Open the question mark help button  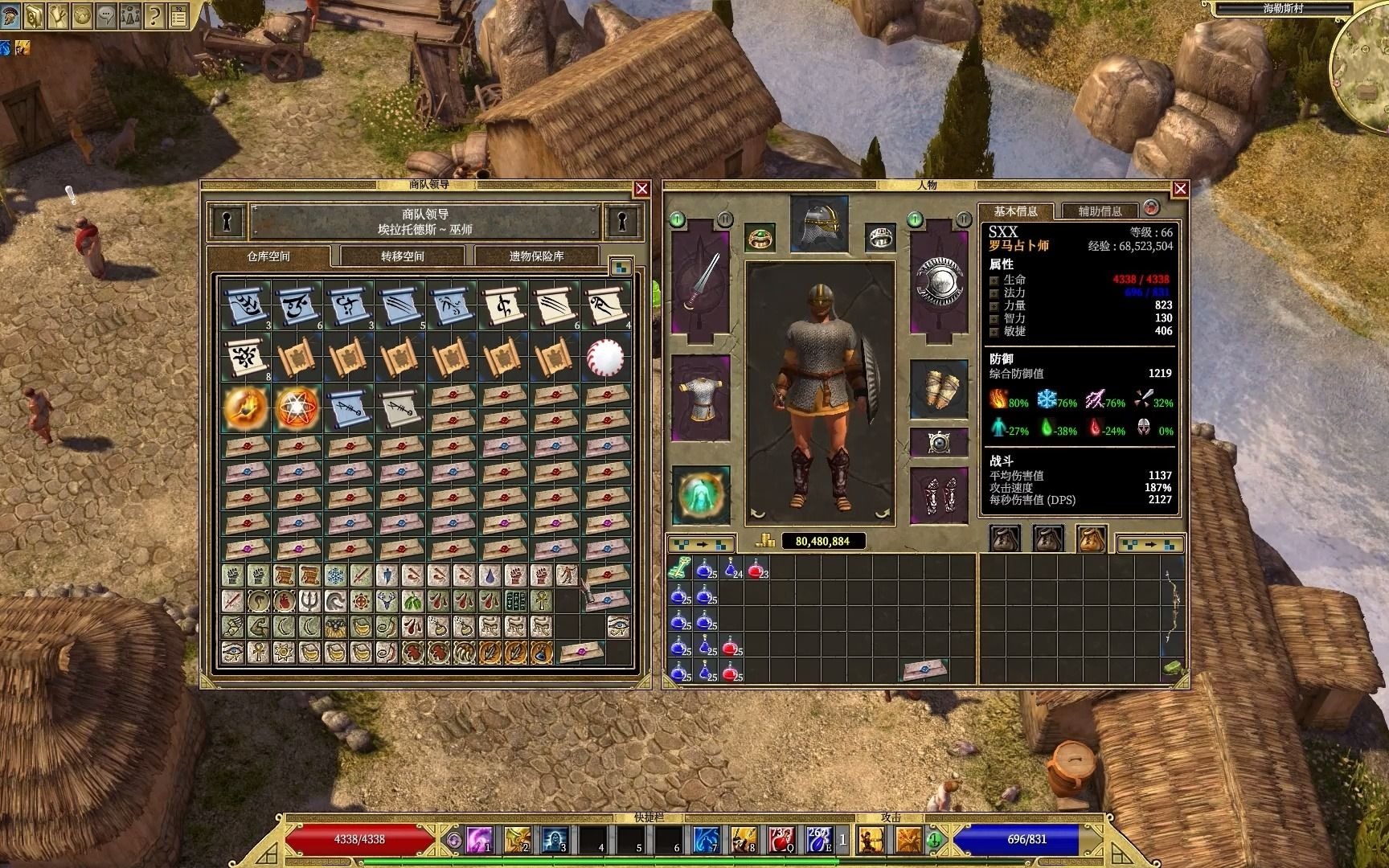tap(154, 14)
